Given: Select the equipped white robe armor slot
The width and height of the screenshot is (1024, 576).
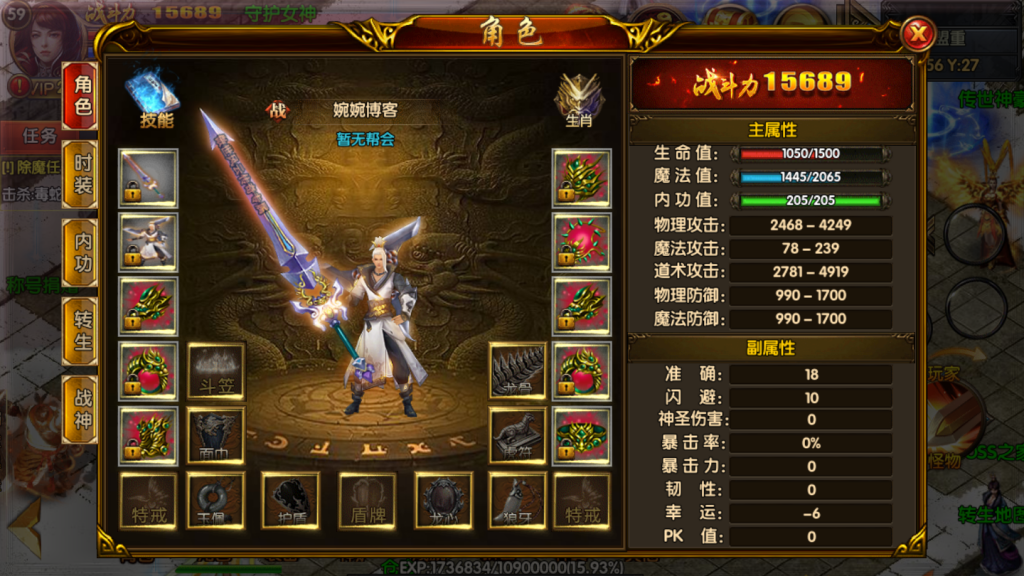Looking at the screenshot, I should [148, 242].
